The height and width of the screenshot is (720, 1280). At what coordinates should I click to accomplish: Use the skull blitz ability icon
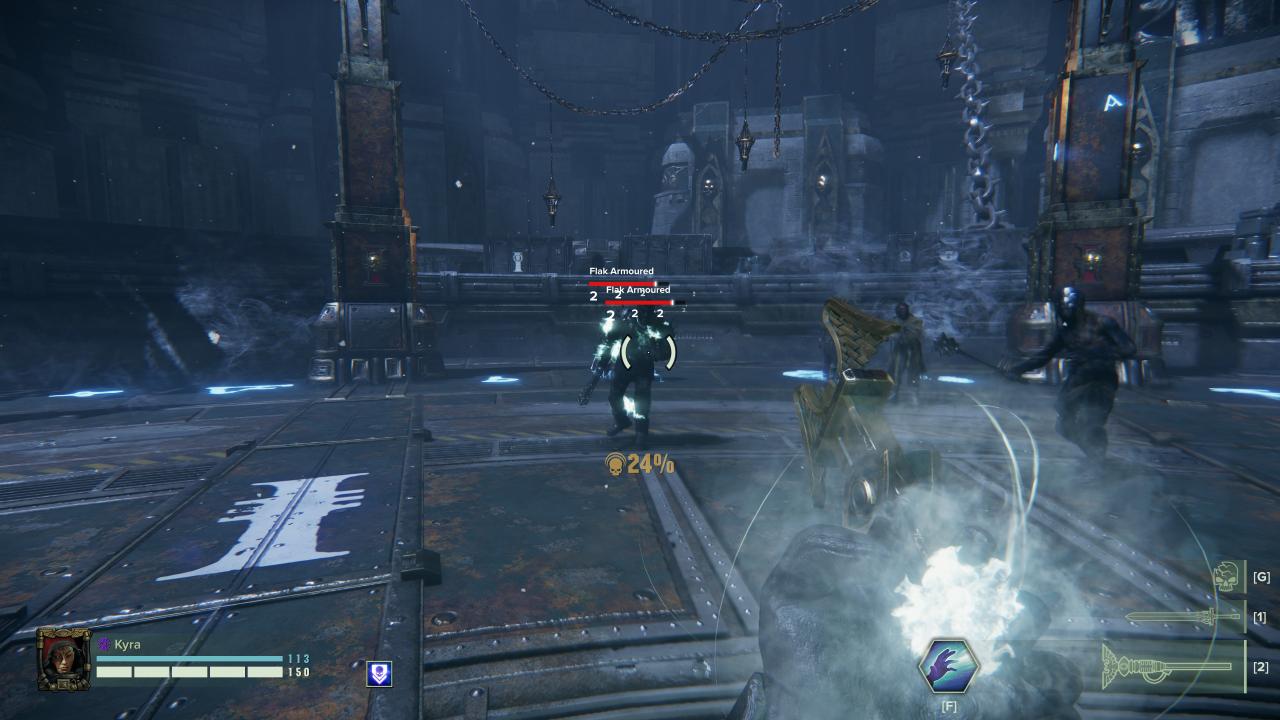tap(1227, 577)
